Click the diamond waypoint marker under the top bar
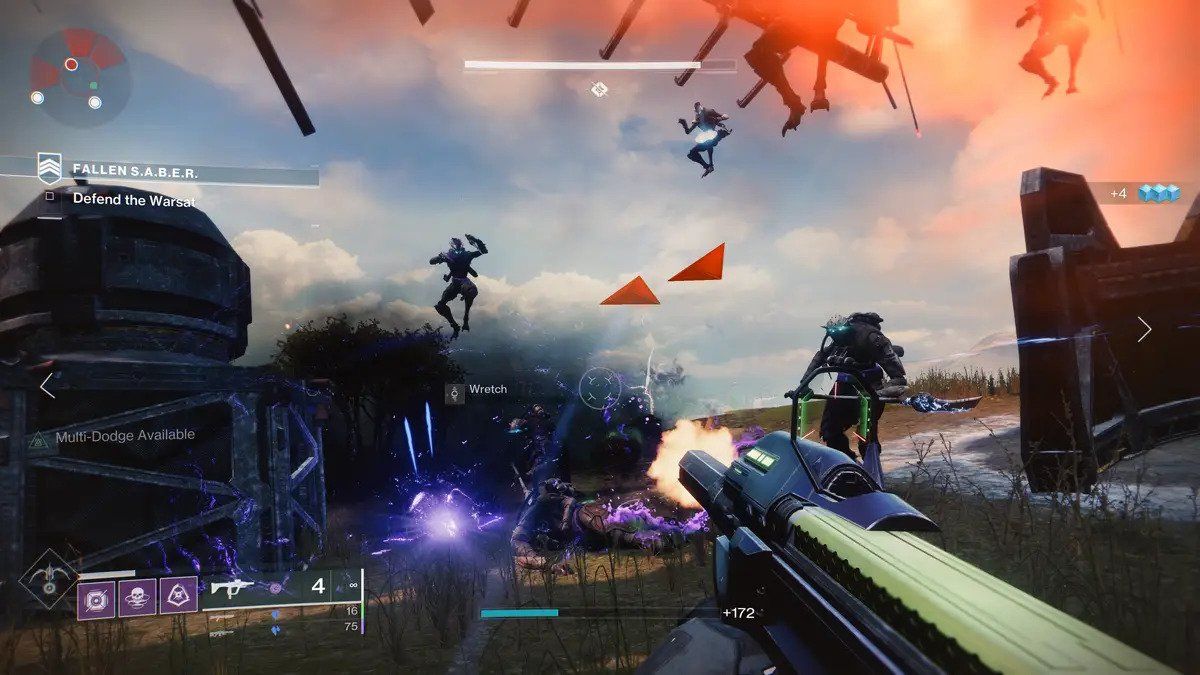This screenshot has height=675, width=1200. tap(599, 90)
